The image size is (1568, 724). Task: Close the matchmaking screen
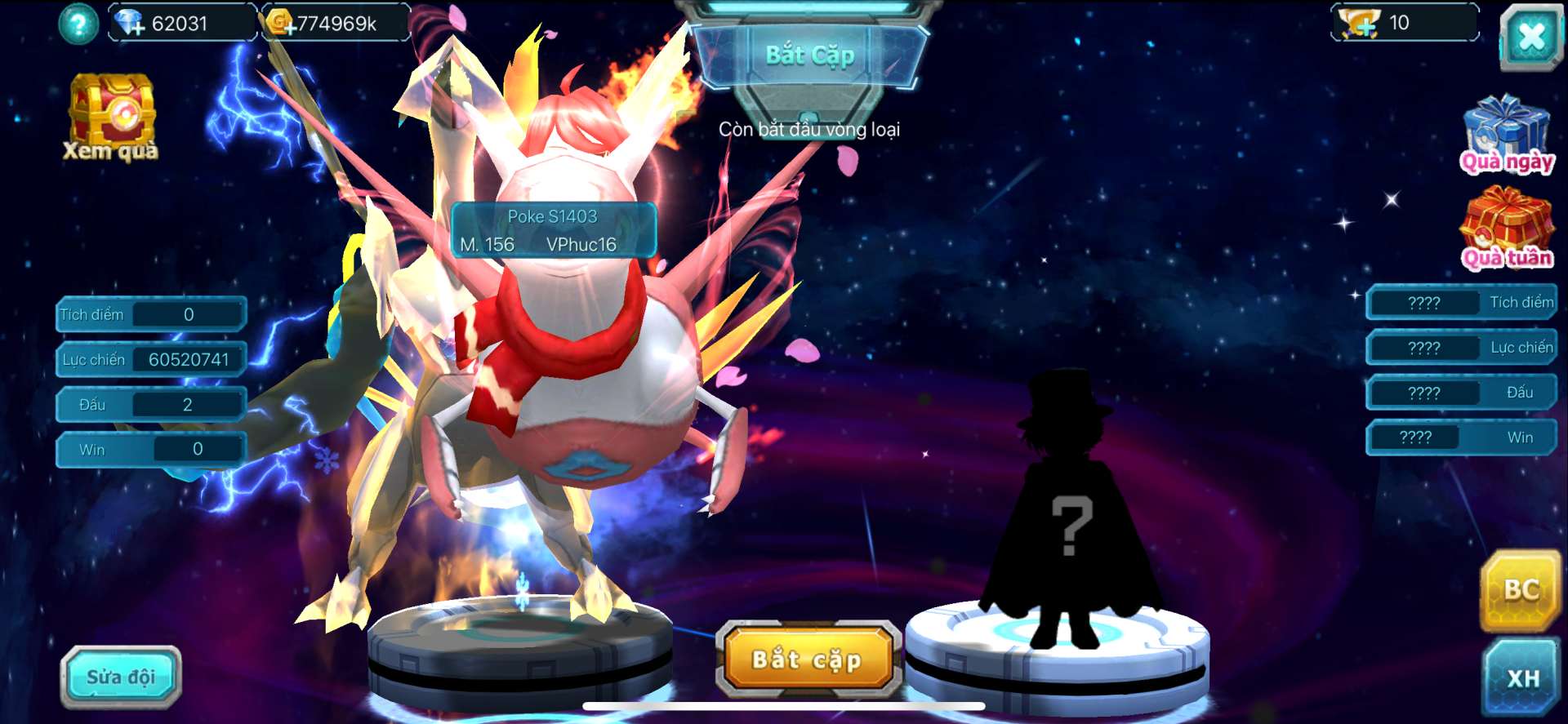[x=1530, y=37]
